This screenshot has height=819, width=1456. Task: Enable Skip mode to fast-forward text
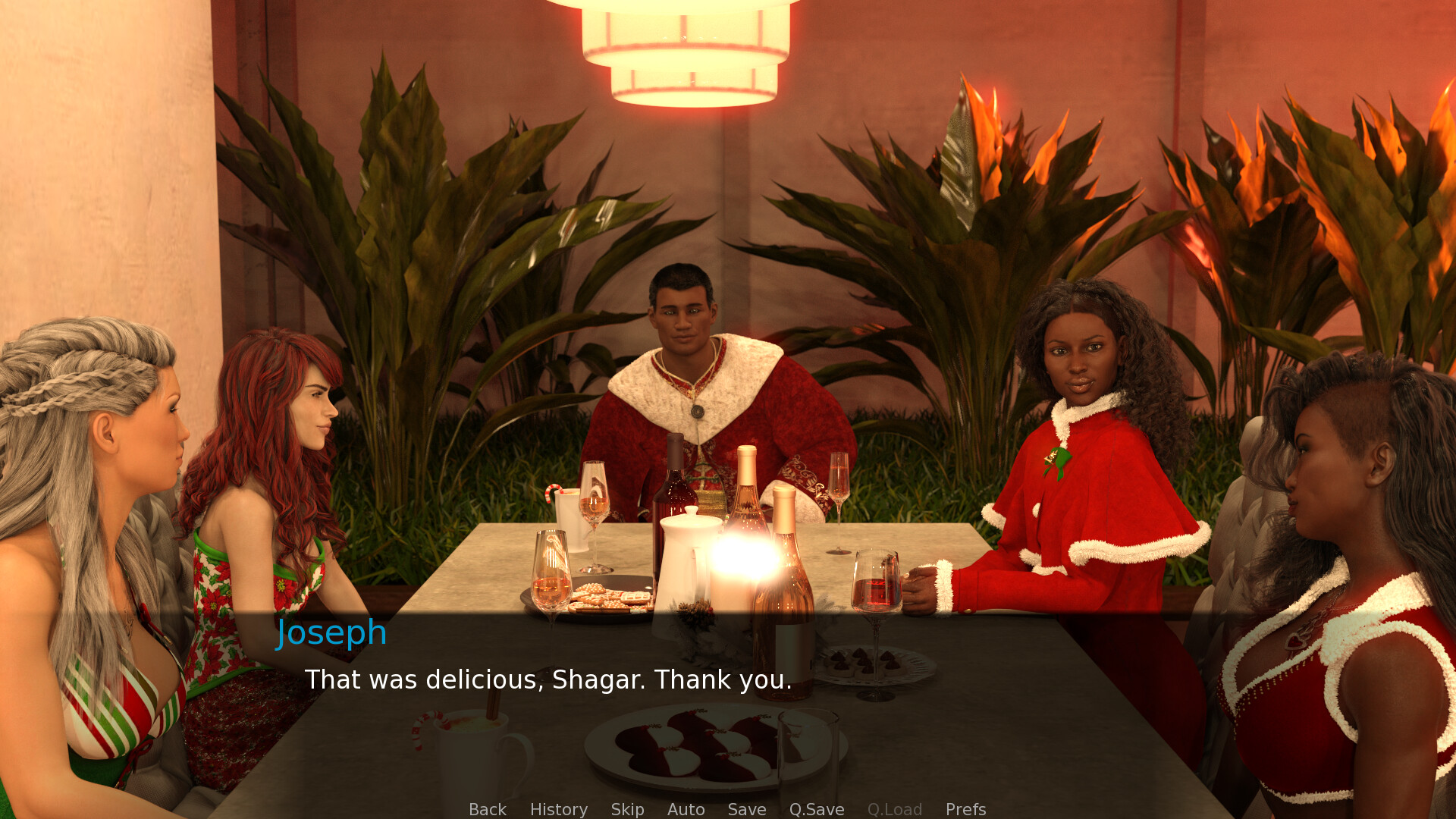tap(626, 809)
